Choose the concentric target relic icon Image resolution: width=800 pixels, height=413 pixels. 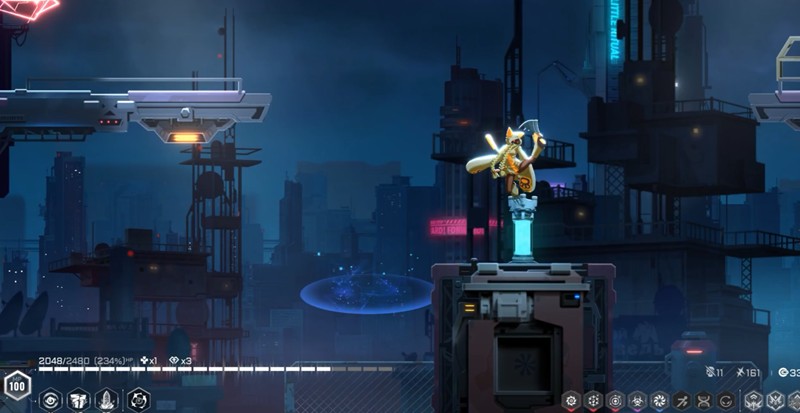coord(616,400)
